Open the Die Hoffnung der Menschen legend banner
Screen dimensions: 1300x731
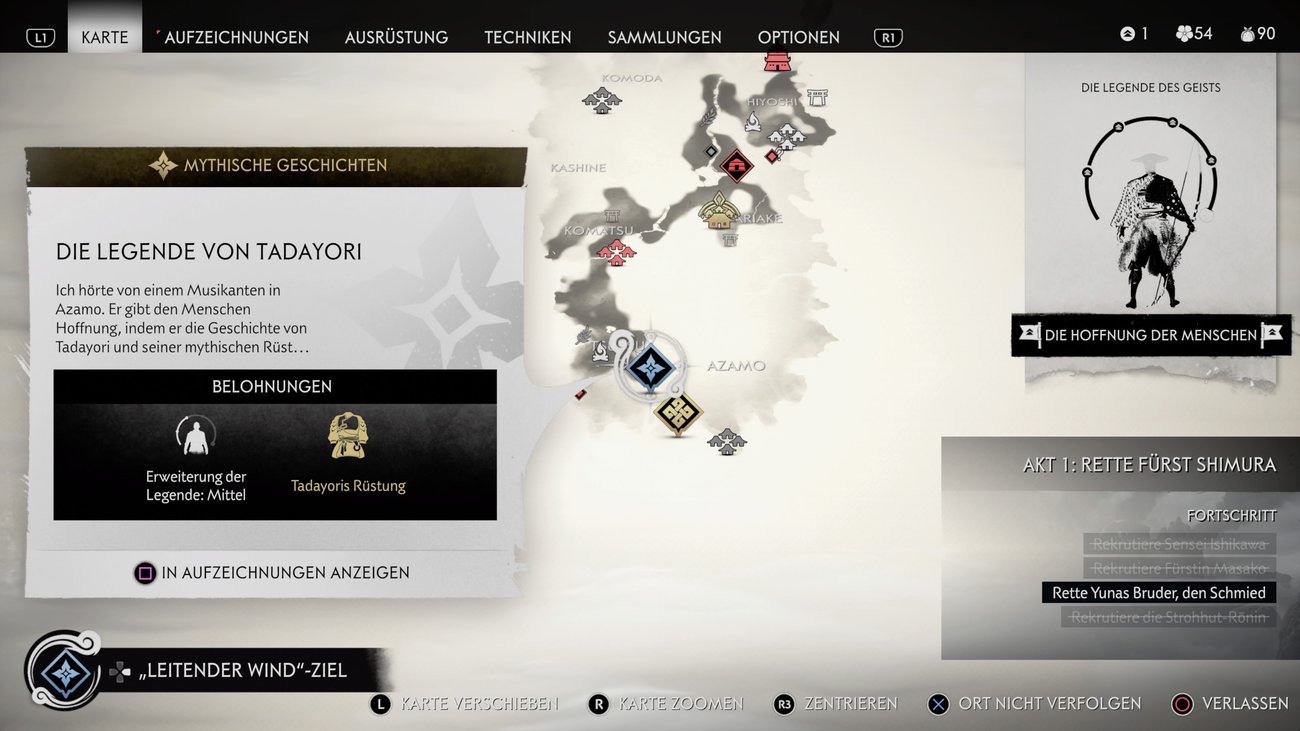tap(1150, 335)
